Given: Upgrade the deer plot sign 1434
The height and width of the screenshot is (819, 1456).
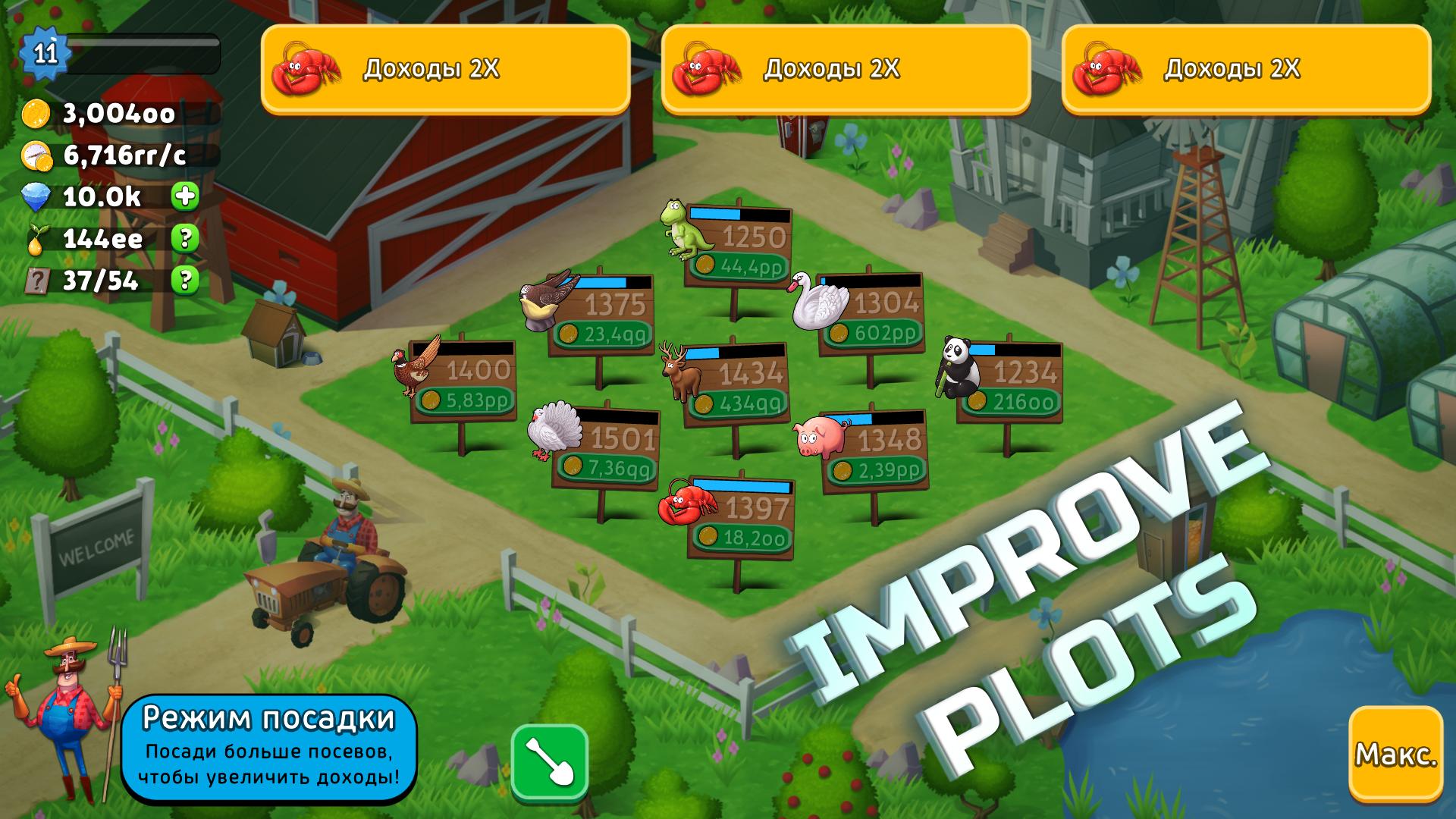Looking at the screenshot, I should click(735, 384).
